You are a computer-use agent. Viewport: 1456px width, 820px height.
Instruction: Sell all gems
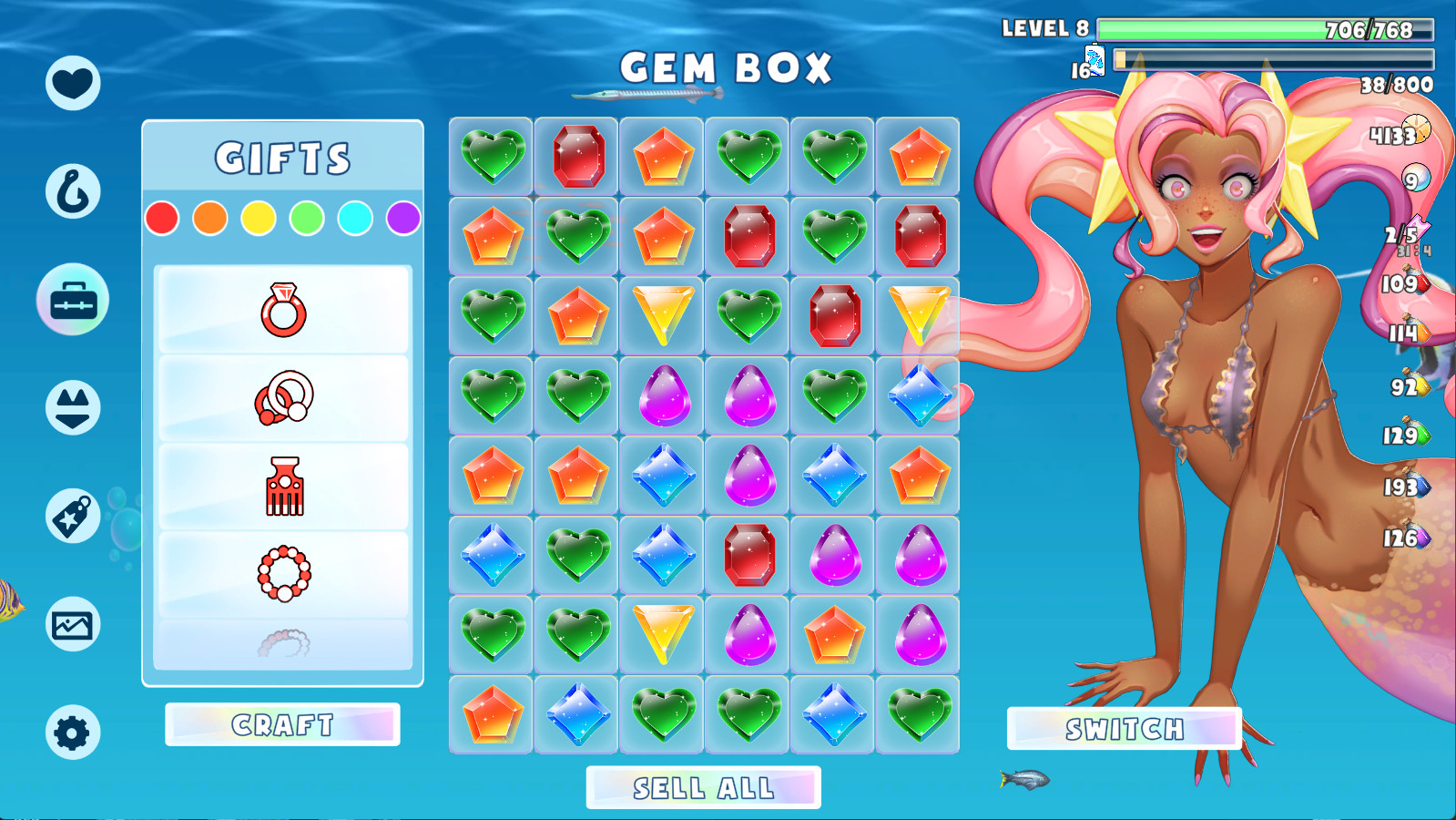pos(703,787)
